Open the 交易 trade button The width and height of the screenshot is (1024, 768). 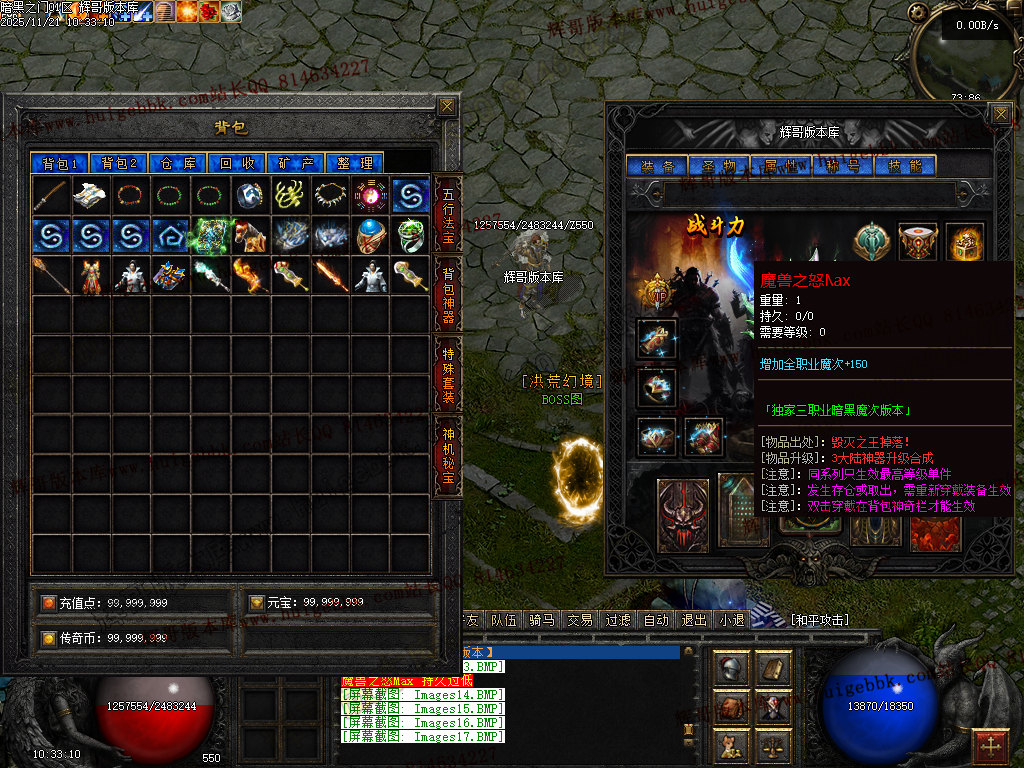(x=580, y=620)
